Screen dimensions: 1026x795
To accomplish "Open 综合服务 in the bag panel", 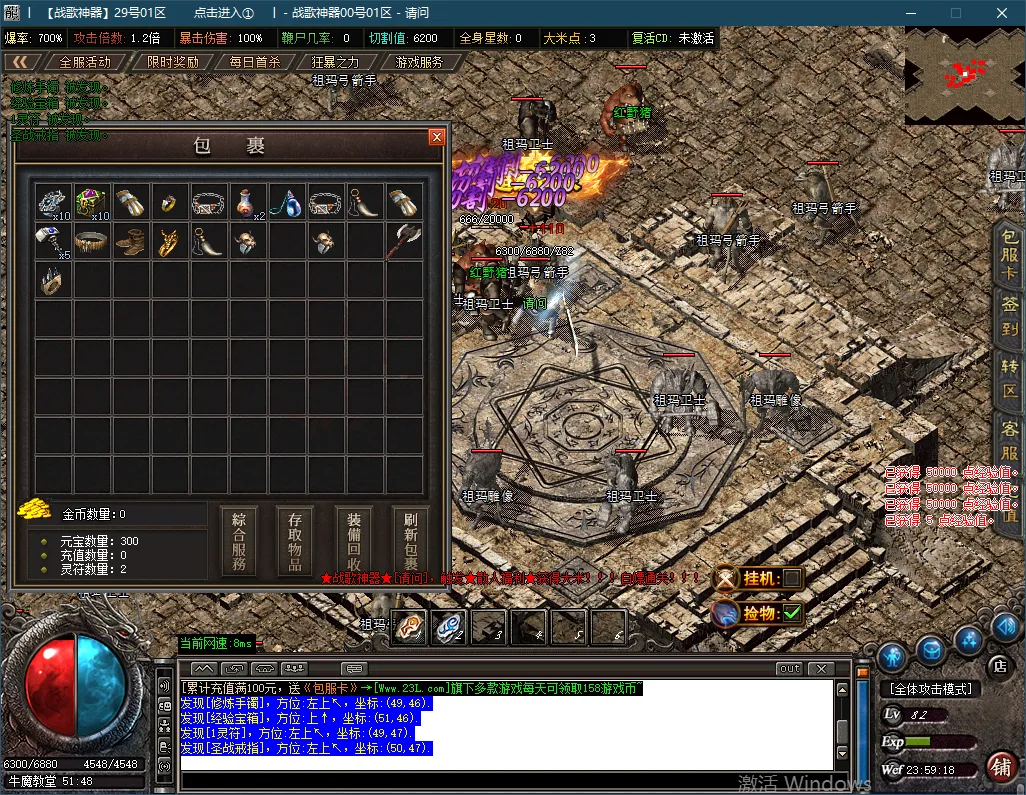I will 239,541.
